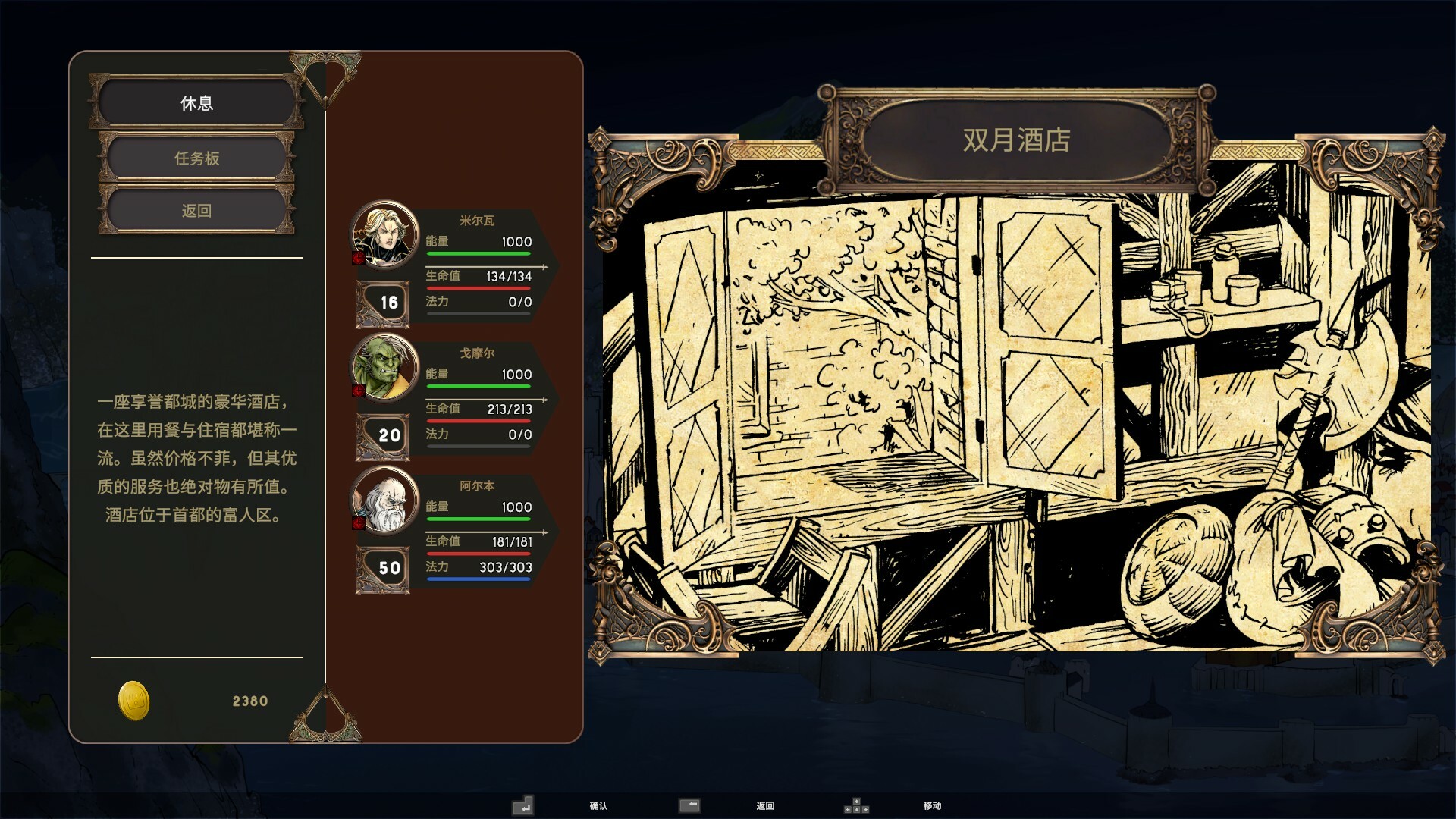
Task: Click 阿尔本's level 50 badge
Action: [382, 569]
